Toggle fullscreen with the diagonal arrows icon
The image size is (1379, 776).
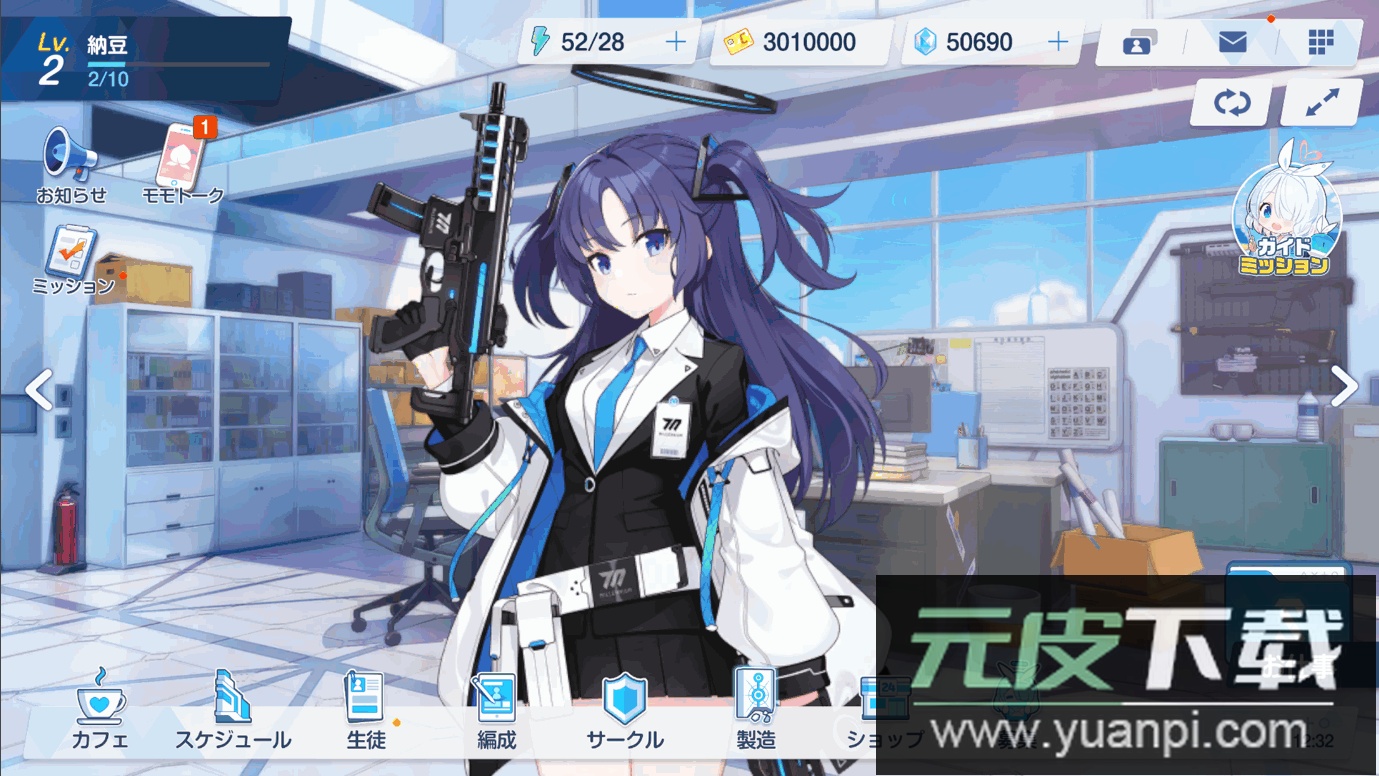point(1320,102)
